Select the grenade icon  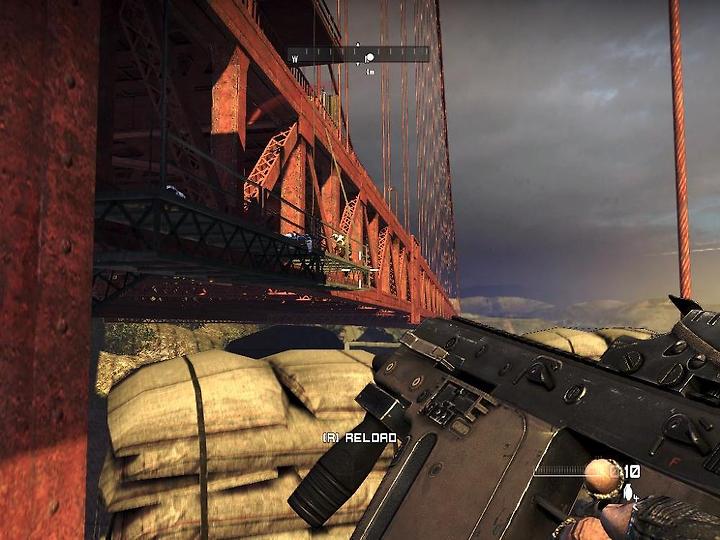(628, 492)
